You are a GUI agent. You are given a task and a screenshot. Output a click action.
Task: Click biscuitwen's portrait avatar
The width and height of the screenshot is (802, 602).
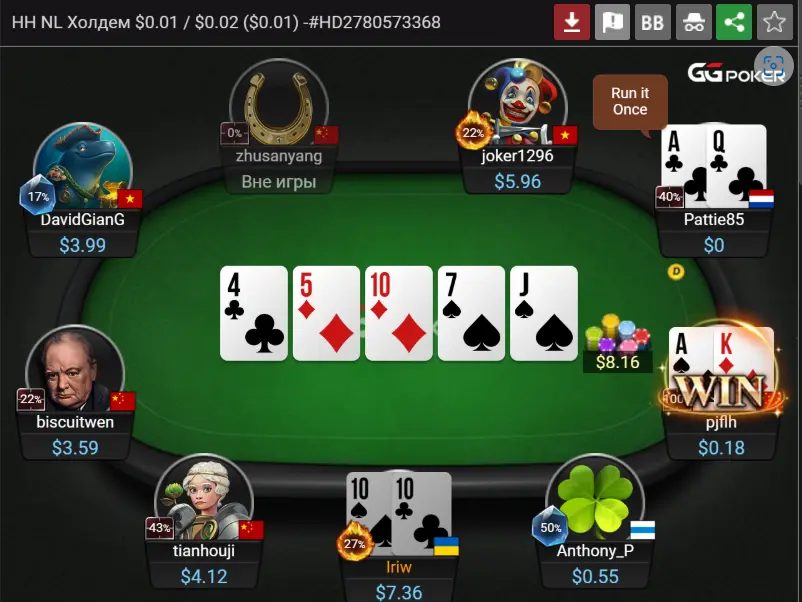coord(74,372)
